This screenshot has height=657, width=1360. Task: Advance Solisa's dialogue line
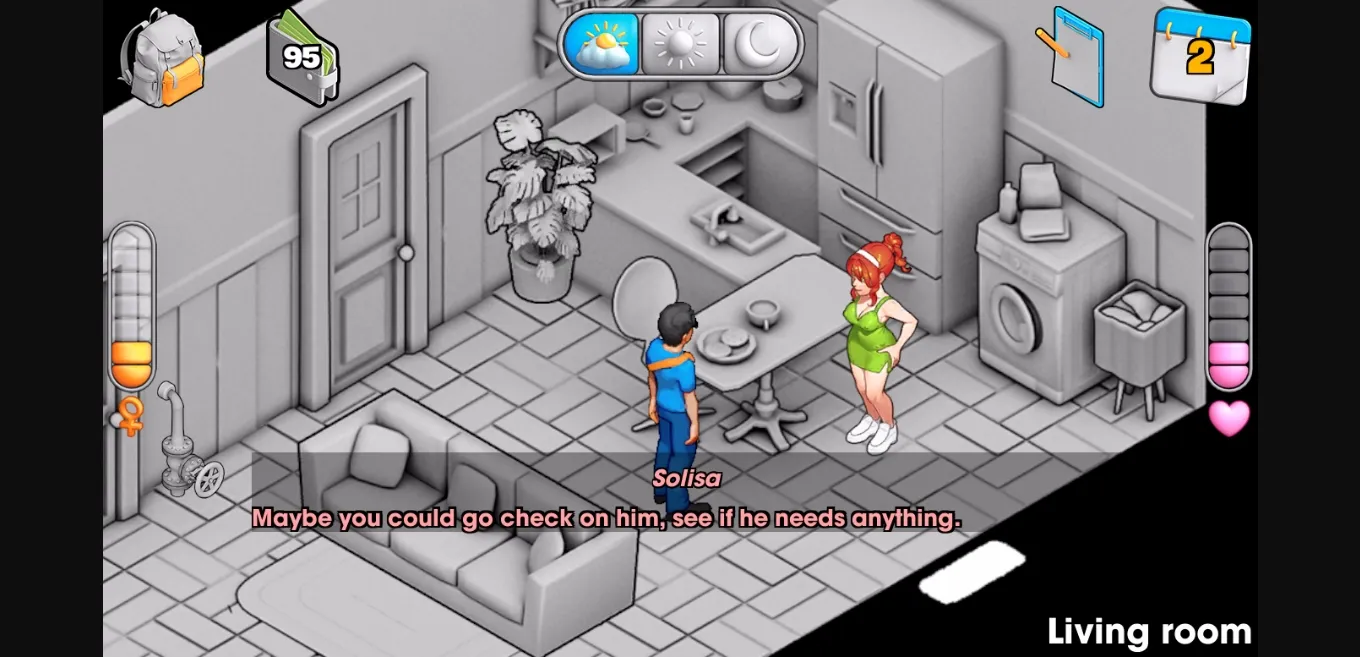(606, 518)
